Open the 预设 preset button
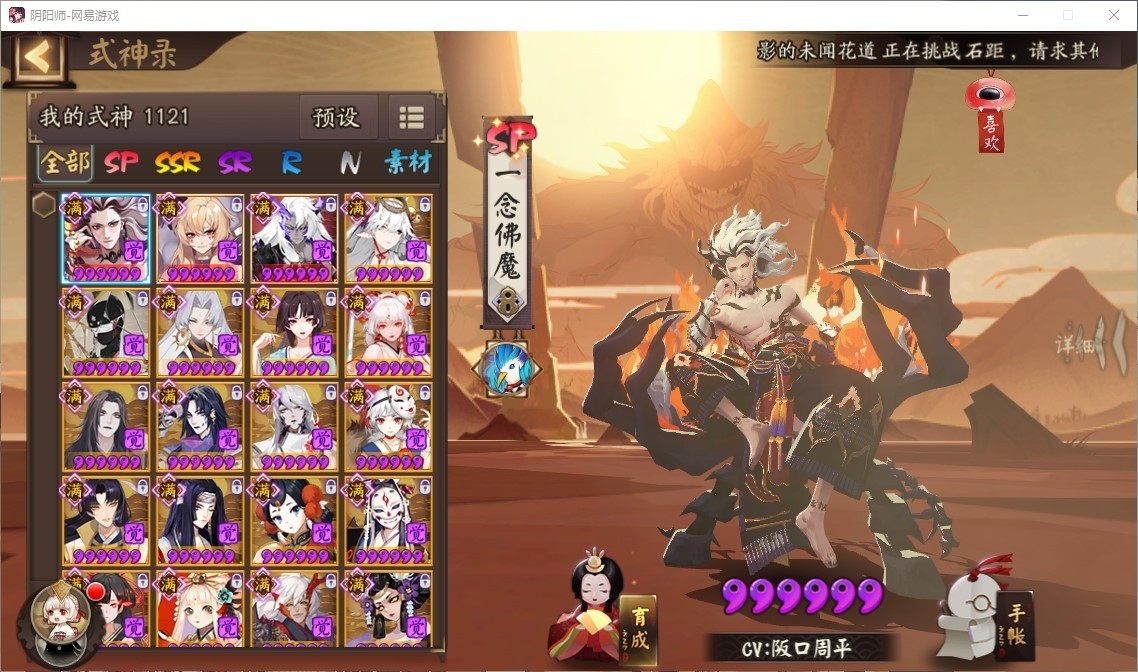The width and height of the screenshot is (1138, 672). click(336, 117)
